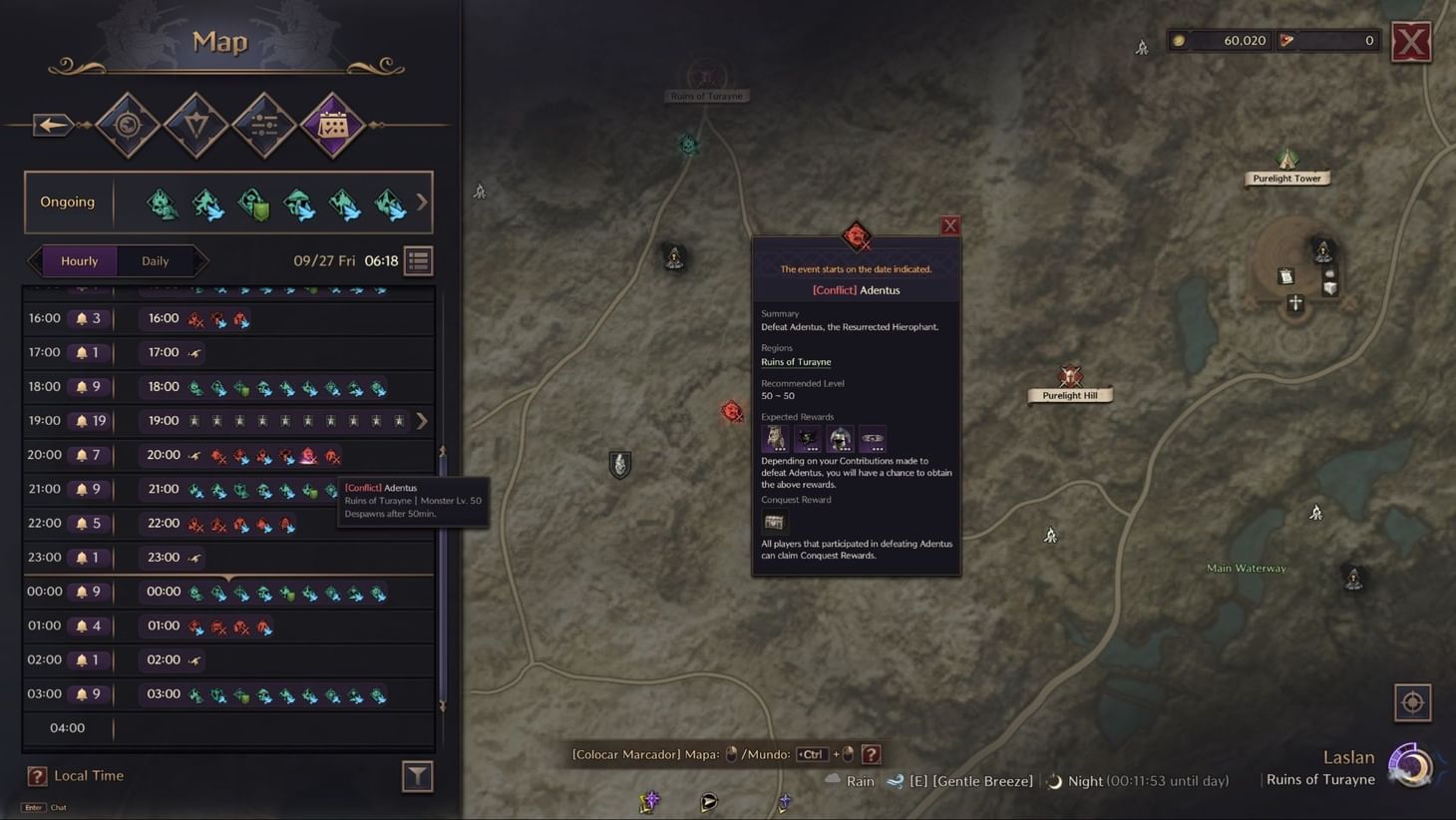Image resolution: width=1456 pixels, height=820 pixels.
Task: Expand the Ongoing events list chevron
Action: click(x=421, y=202)
